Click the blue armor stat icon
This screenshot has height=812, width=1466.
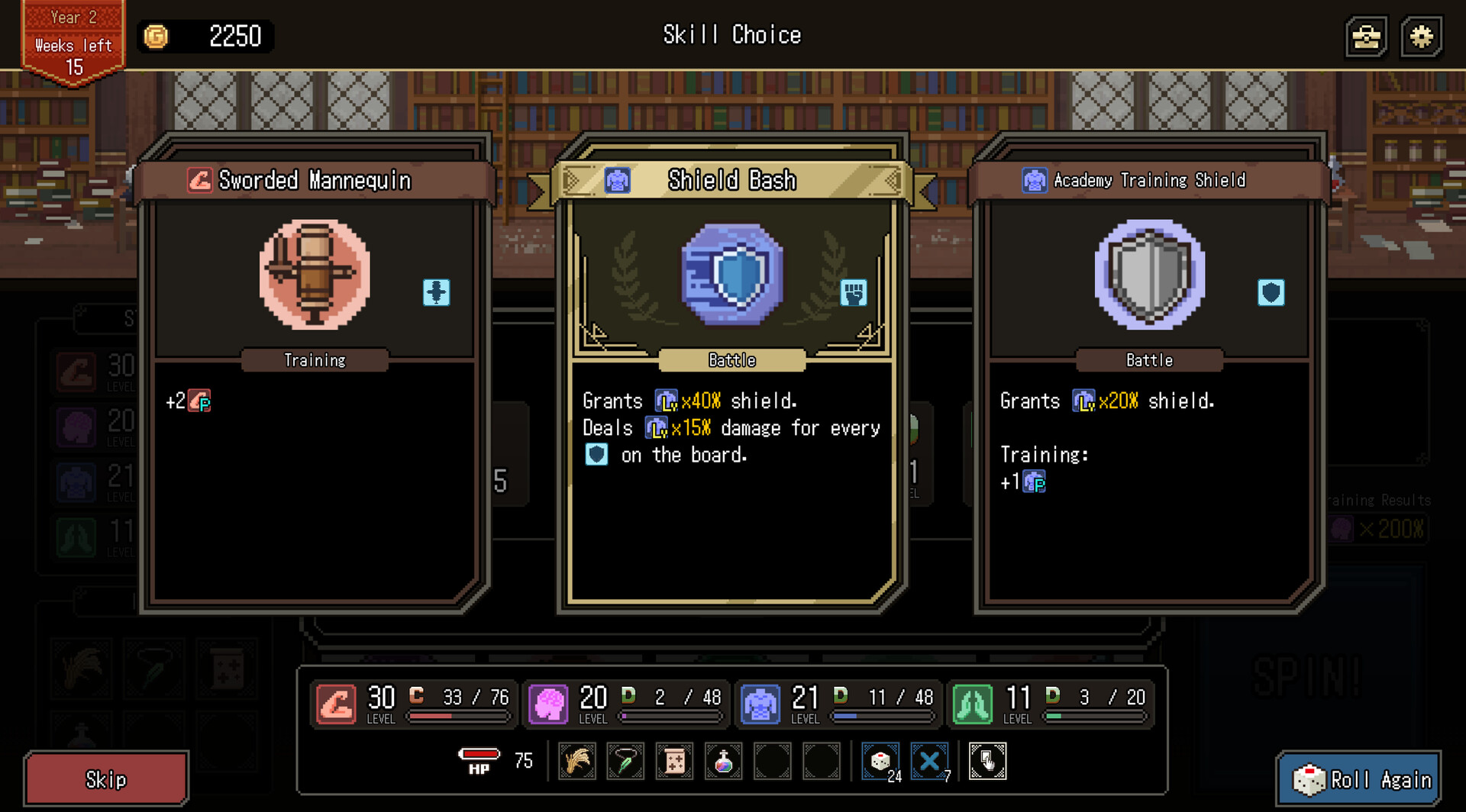pos(760,703)
